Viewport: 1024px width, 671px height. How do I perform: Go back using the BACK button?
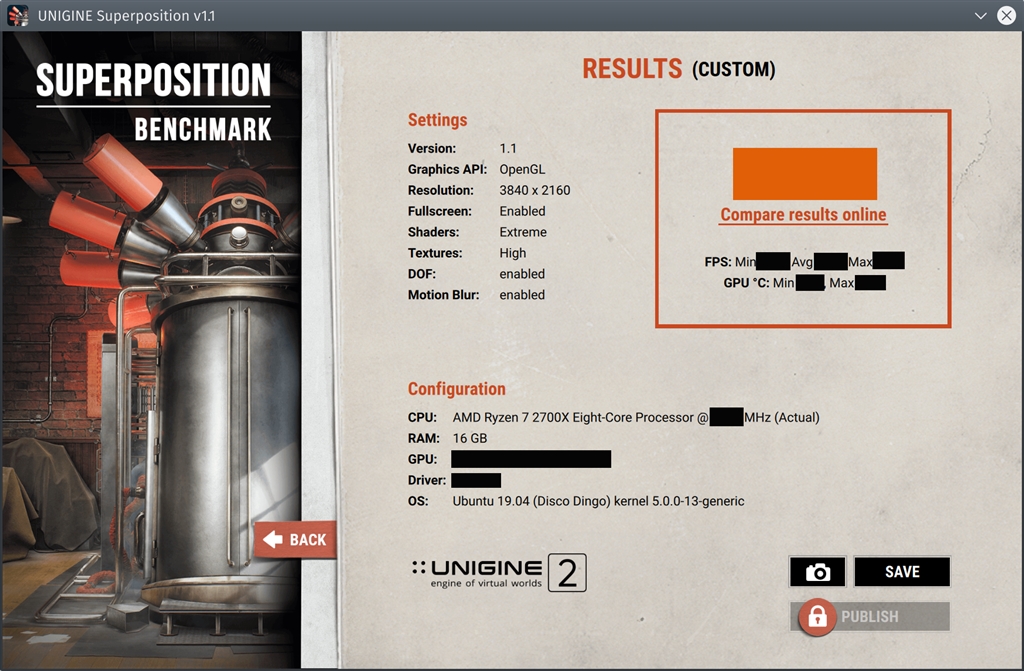tap(296, 540)
